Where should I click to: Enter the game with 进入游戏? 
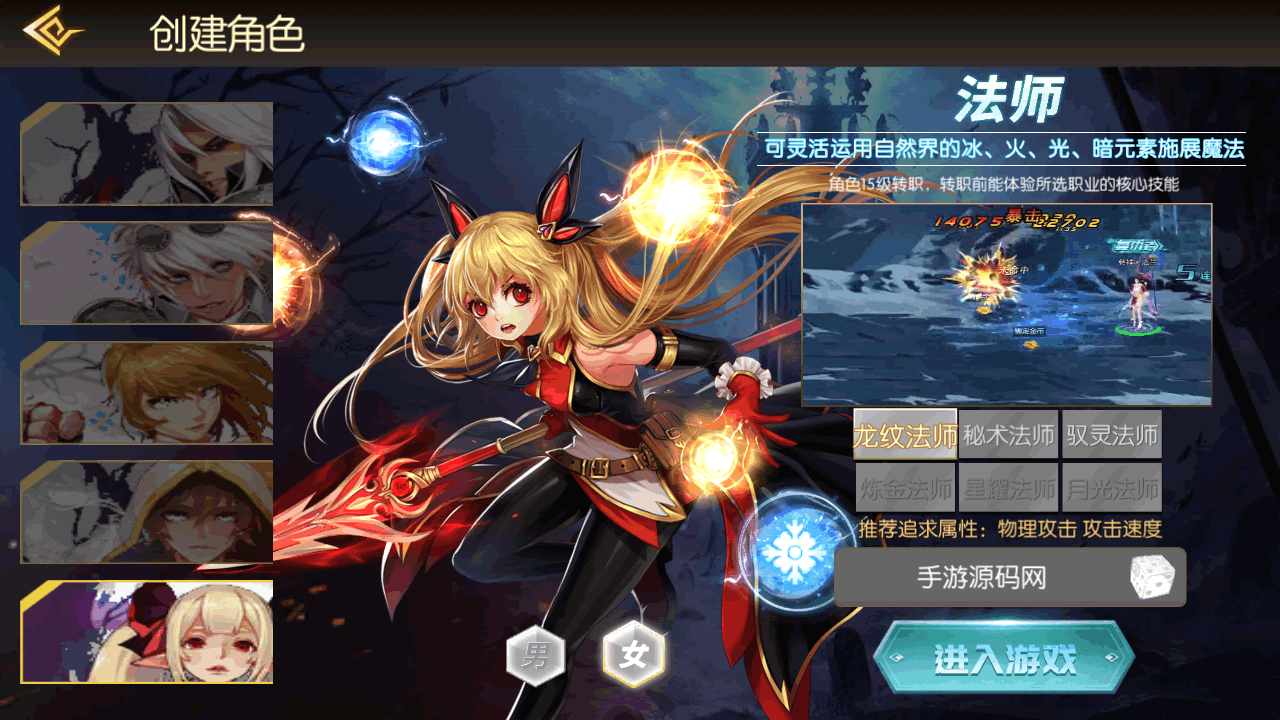(1004, 659)
